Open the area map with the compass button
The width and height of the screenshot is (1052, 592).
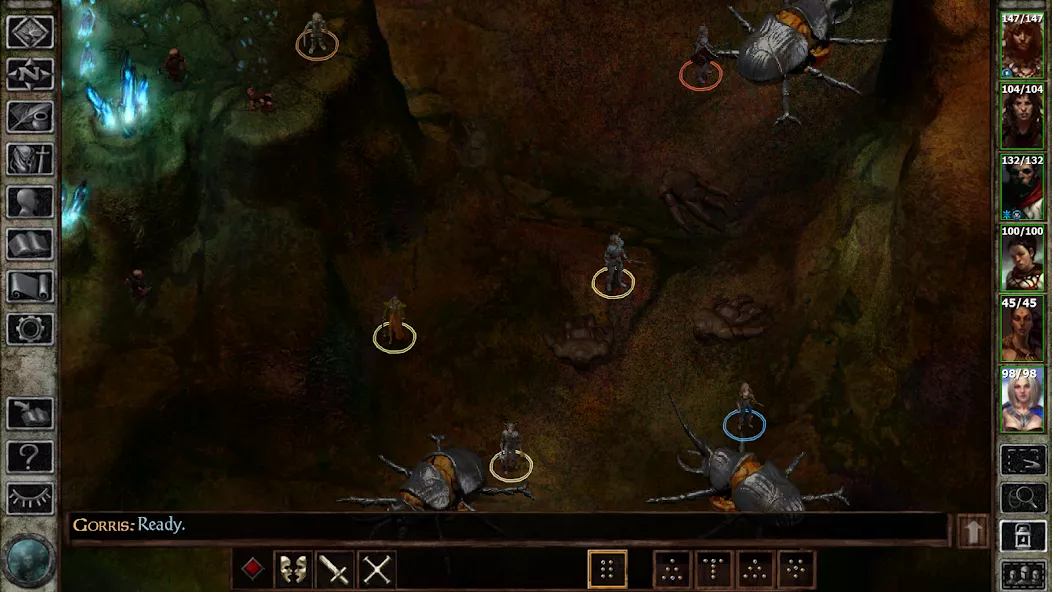point(30,74)
